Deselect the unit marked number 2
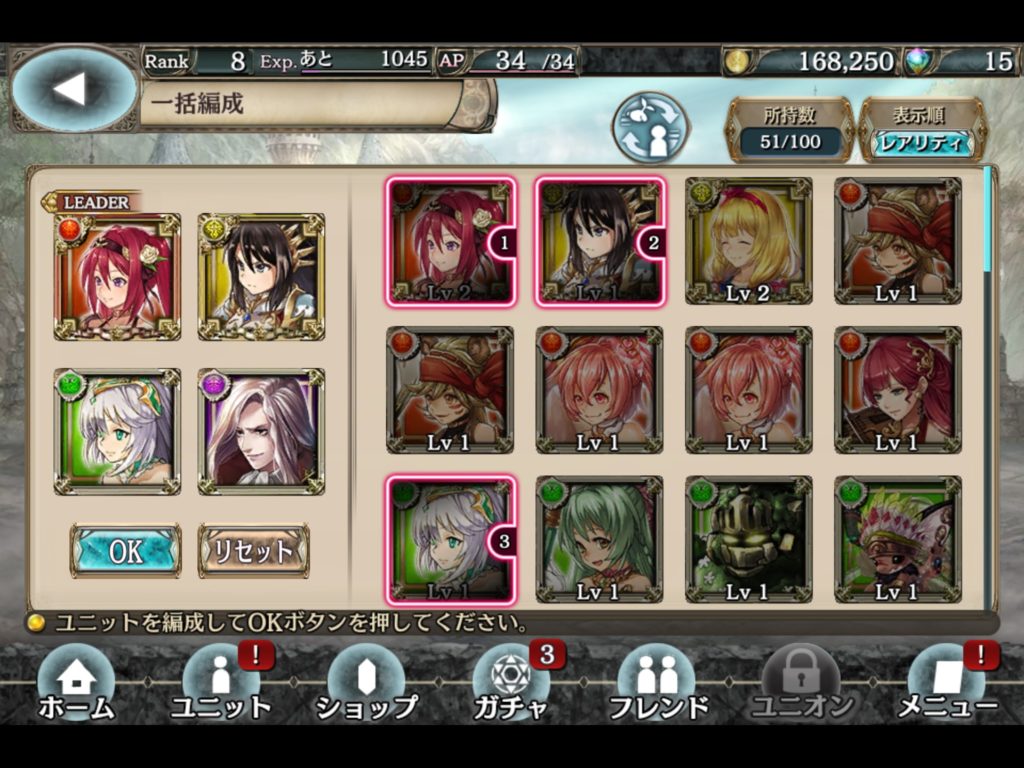 (598, 241)
